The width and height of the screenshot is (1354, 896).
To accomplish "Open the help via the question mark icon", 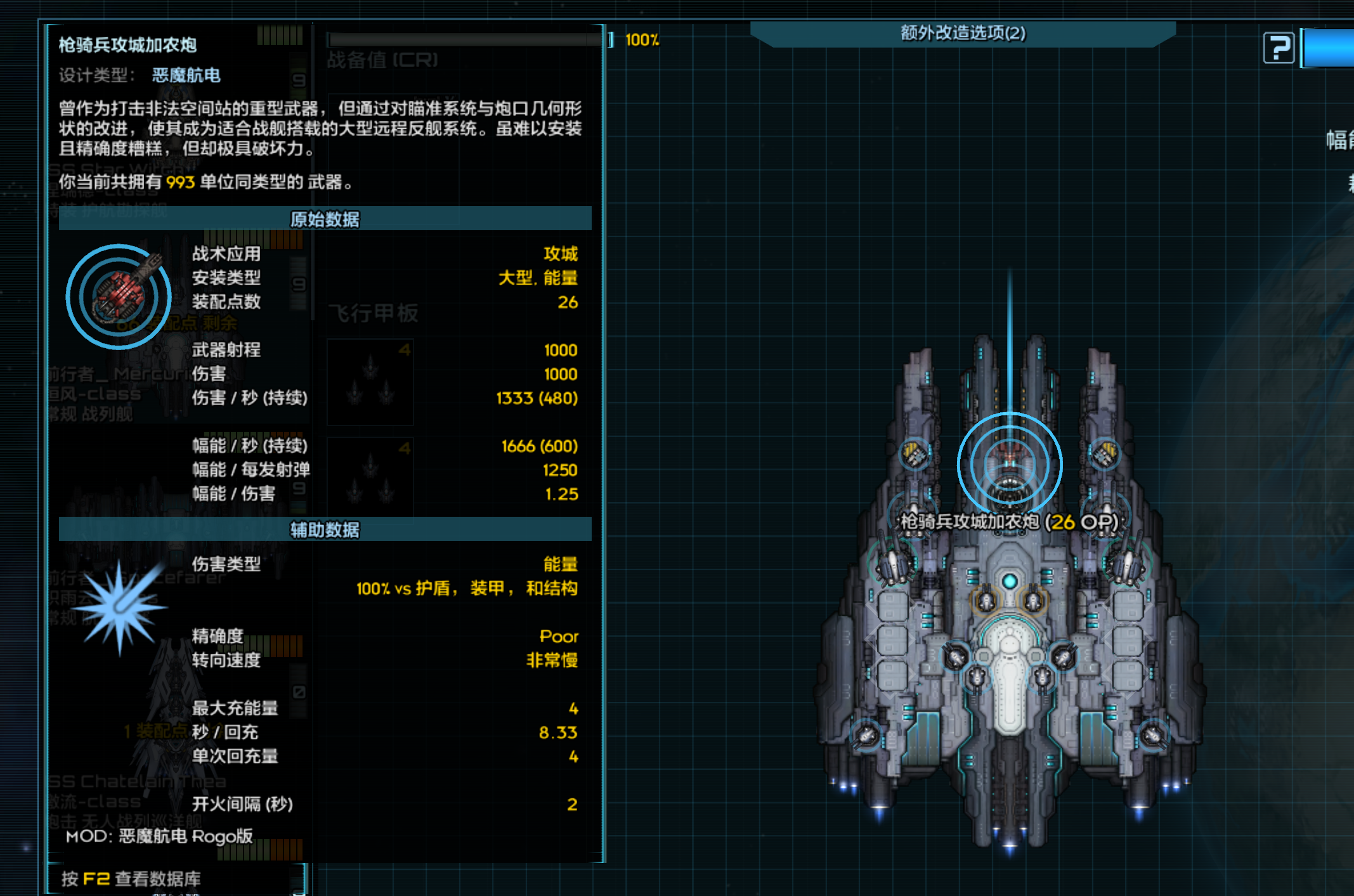I will pos(1278,46).
